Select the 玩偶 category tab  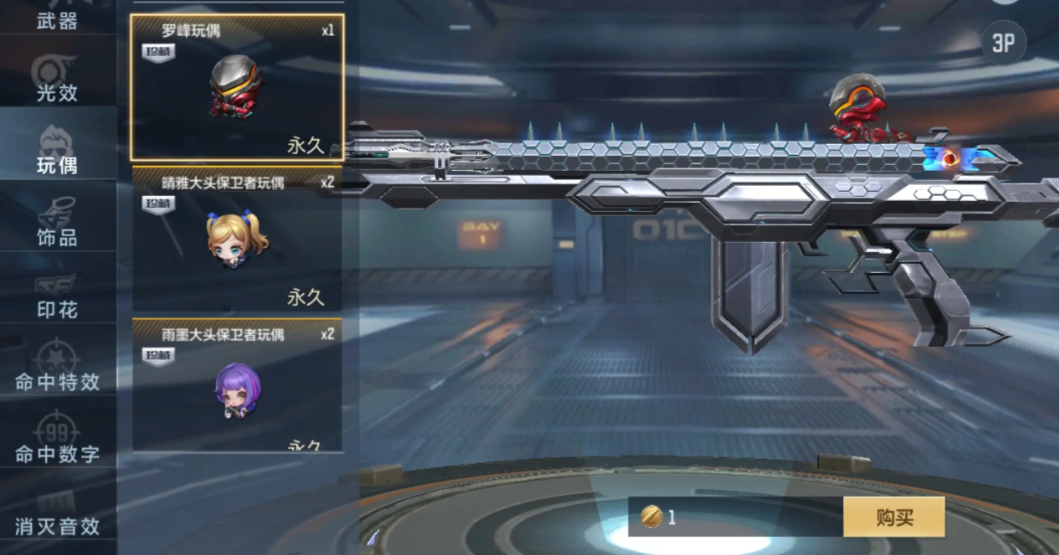(x=57, y=150)
